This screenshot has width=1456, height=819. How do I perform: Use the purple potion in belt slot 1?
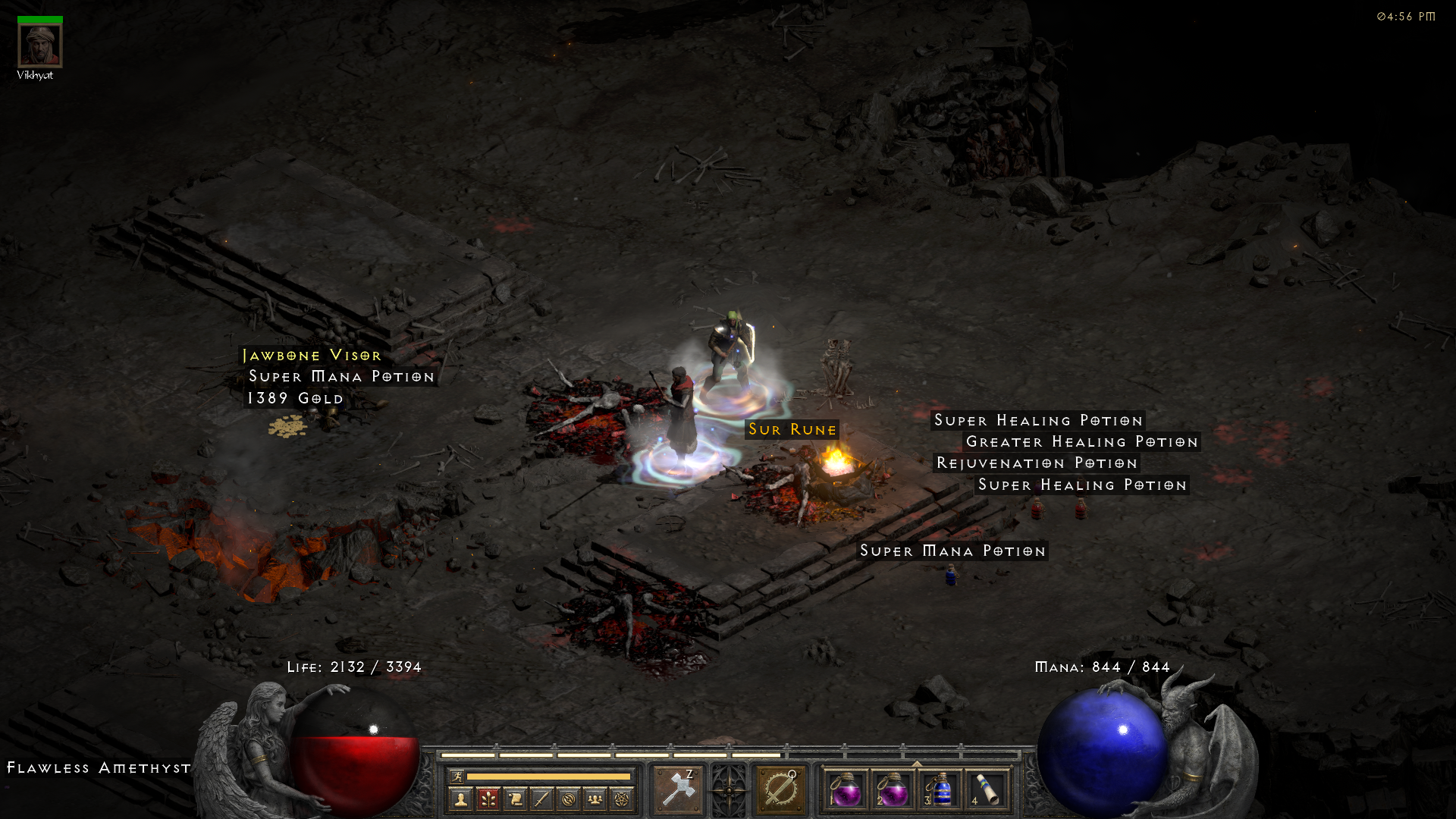pos(846,790)
